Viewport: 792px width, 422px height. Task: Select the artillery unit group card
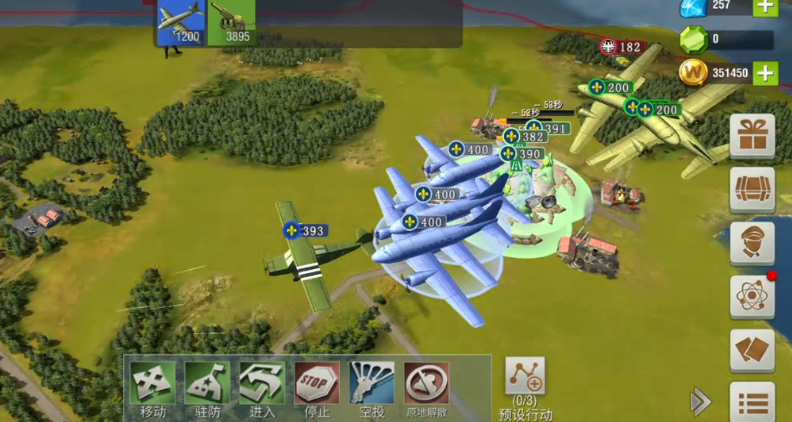point(232,22)
